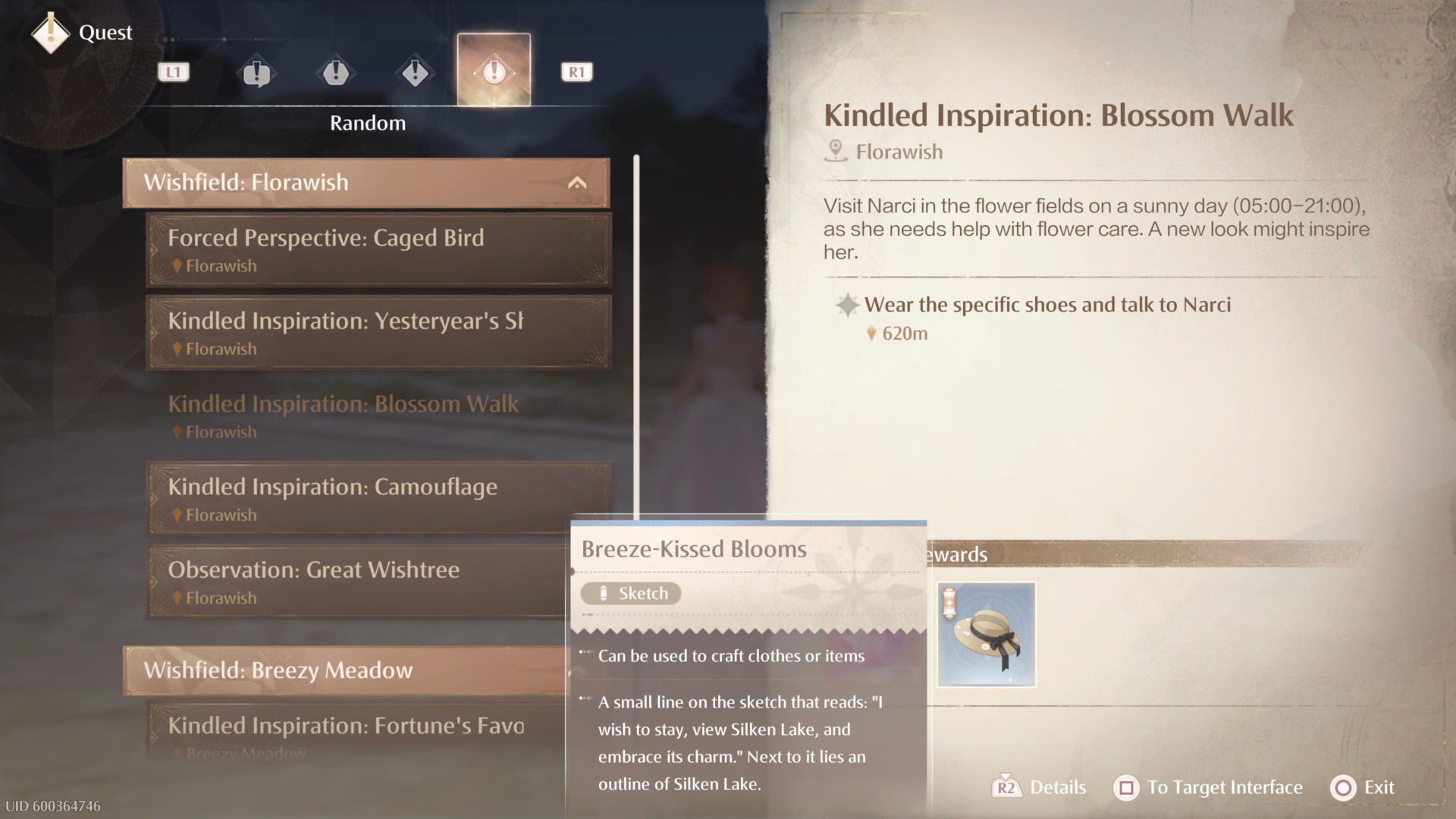
Task: Click the scroll icon on the Sketch tag
Action: click(x=604, y=593)
